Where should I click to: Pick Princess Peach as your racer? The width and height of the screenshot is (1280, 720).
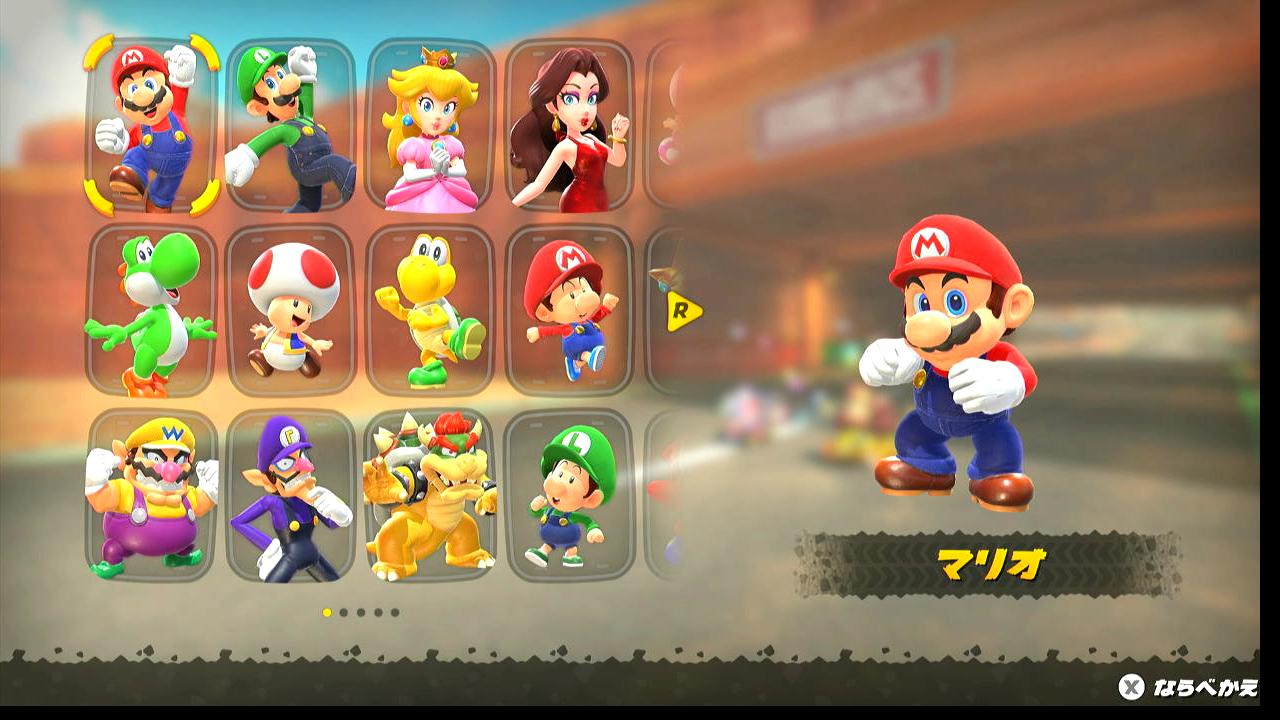pos(430,125)
